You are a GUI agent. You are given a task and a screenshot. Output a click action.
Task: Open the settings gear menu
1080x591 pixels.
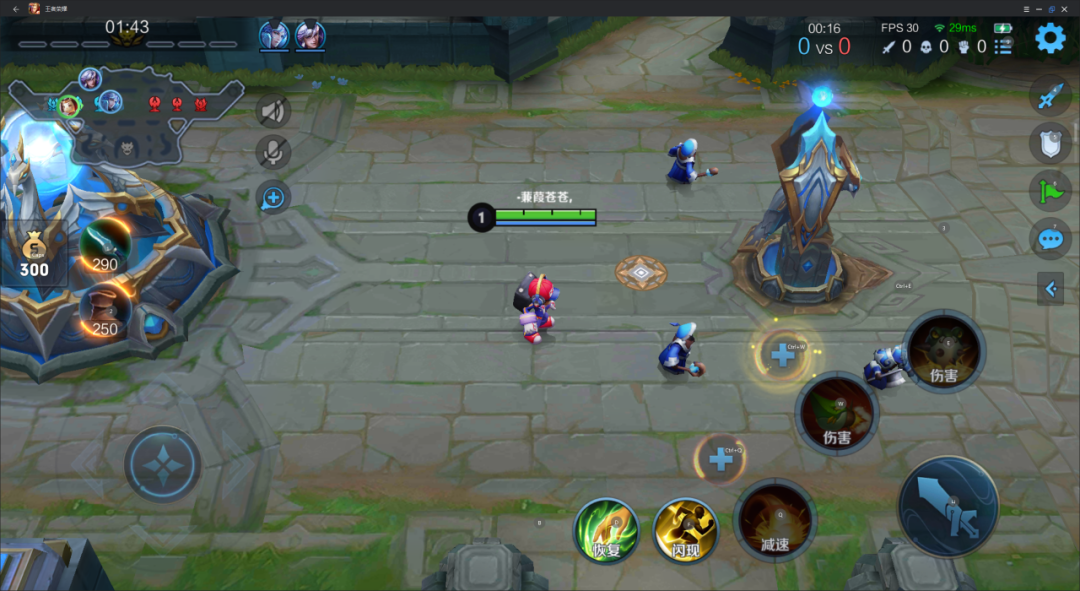point(1050,39)
